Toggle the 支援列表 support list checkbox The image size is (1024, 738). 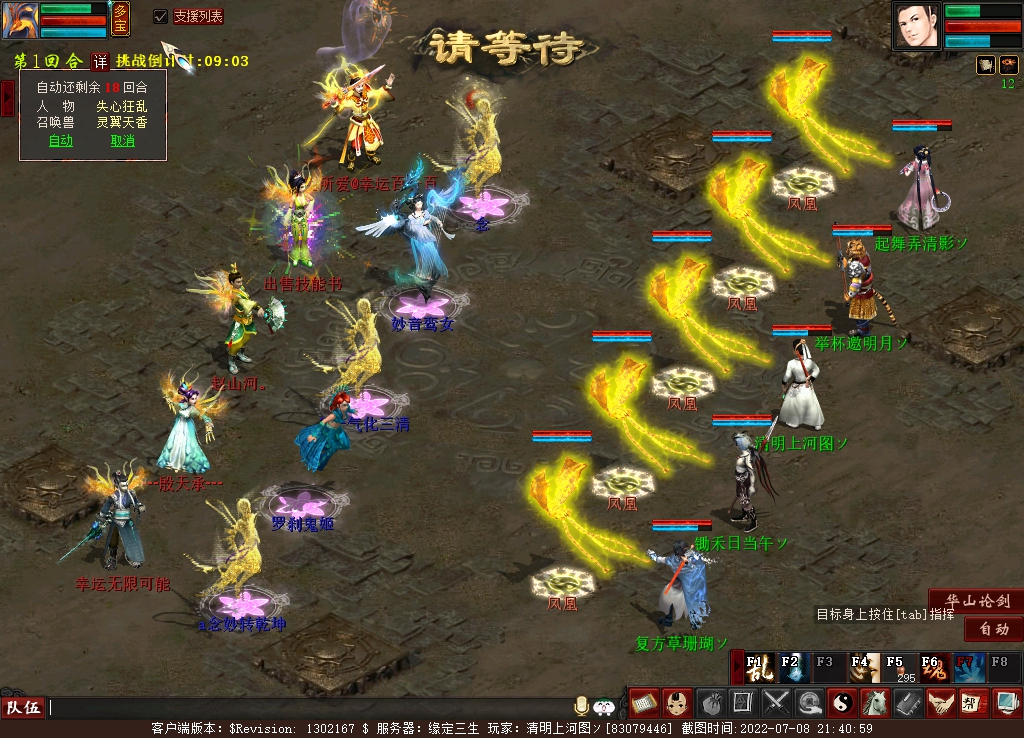click(160, 16)
